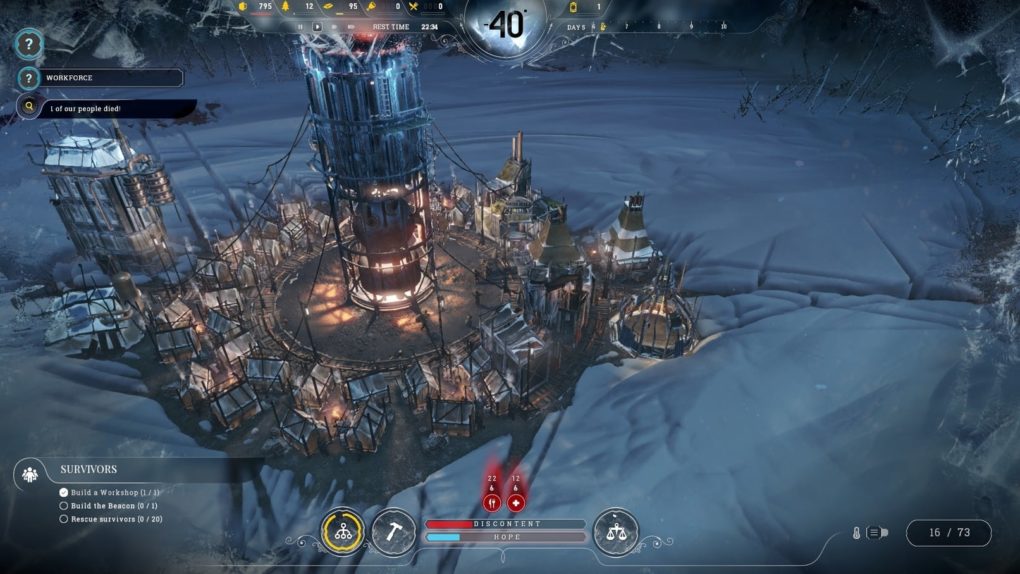Open the Survivors objective panel icon
The image size is (1020, 574).
point(30,474)
